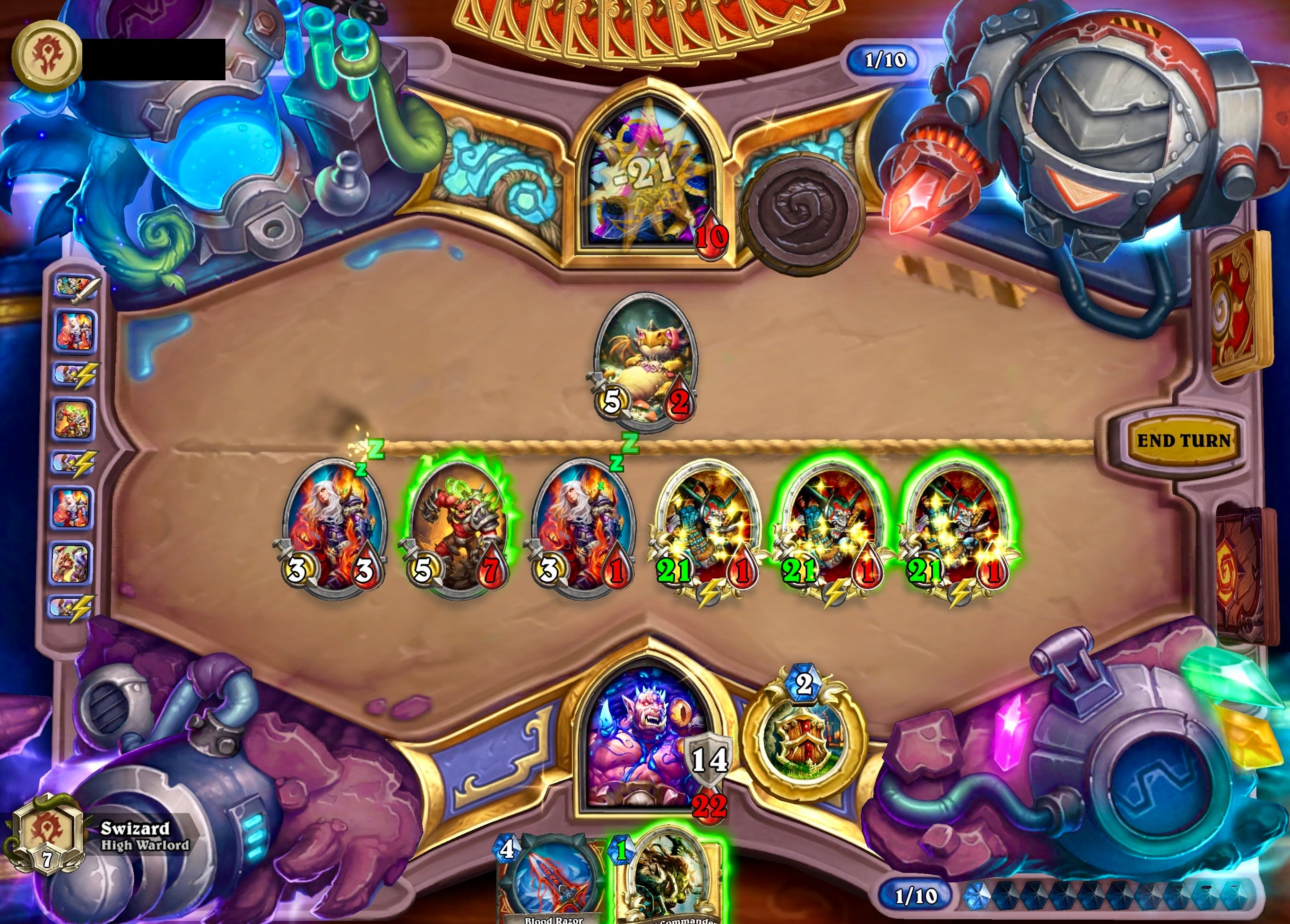Check your own deck pile
The width and height of the screenshot is (1290, 924).
(x=1240, y=574)
